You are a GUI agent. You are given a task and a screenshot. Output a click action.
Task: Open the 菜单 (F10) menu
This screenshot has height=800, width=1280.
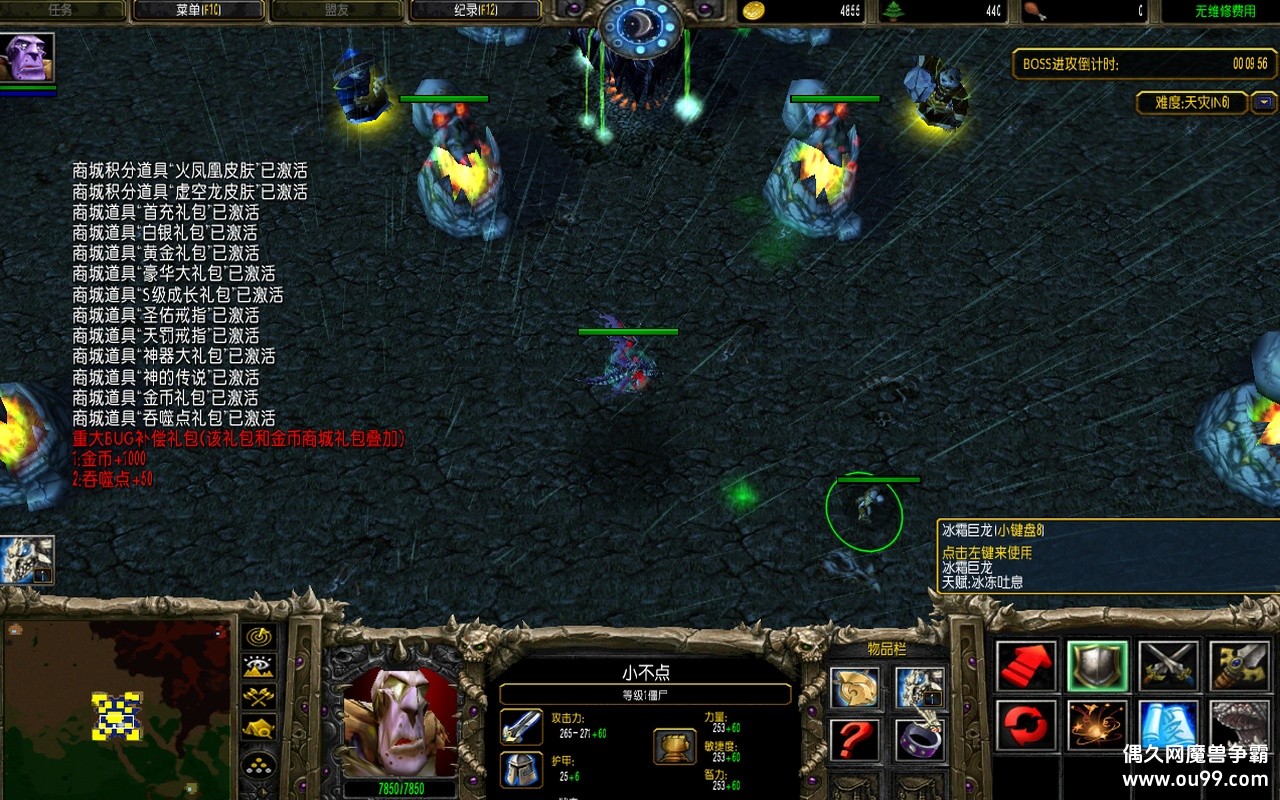[198, 11]
